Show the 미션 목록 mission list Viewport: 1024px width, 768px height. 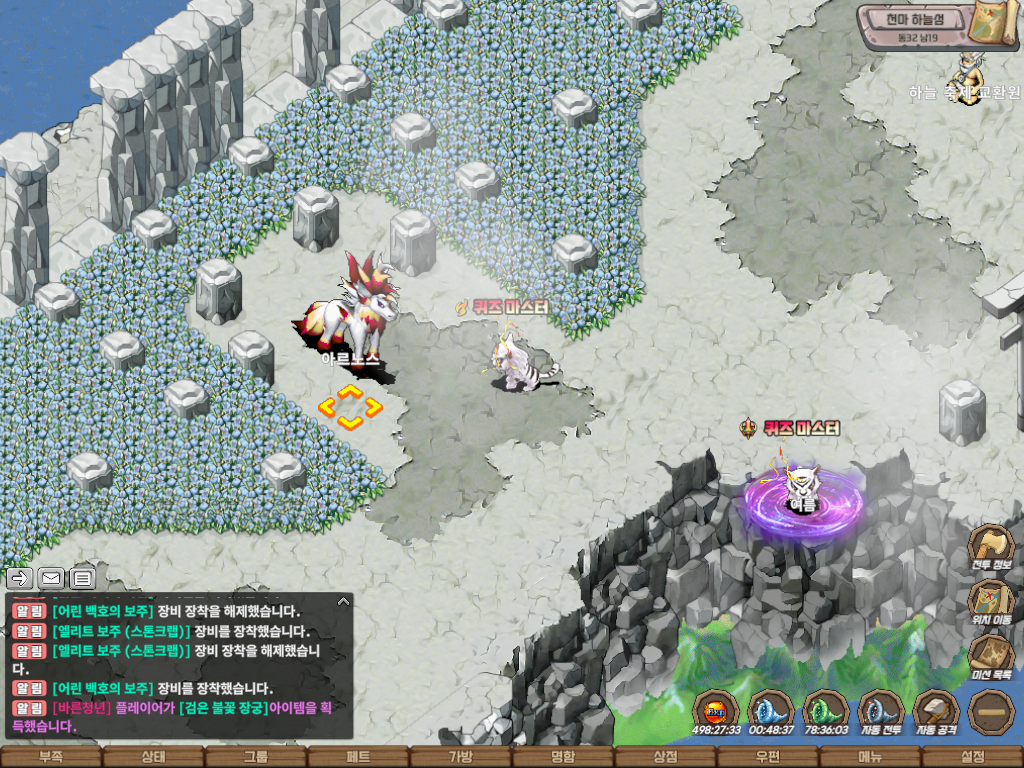pyautogui.click(x=991, y=657)
